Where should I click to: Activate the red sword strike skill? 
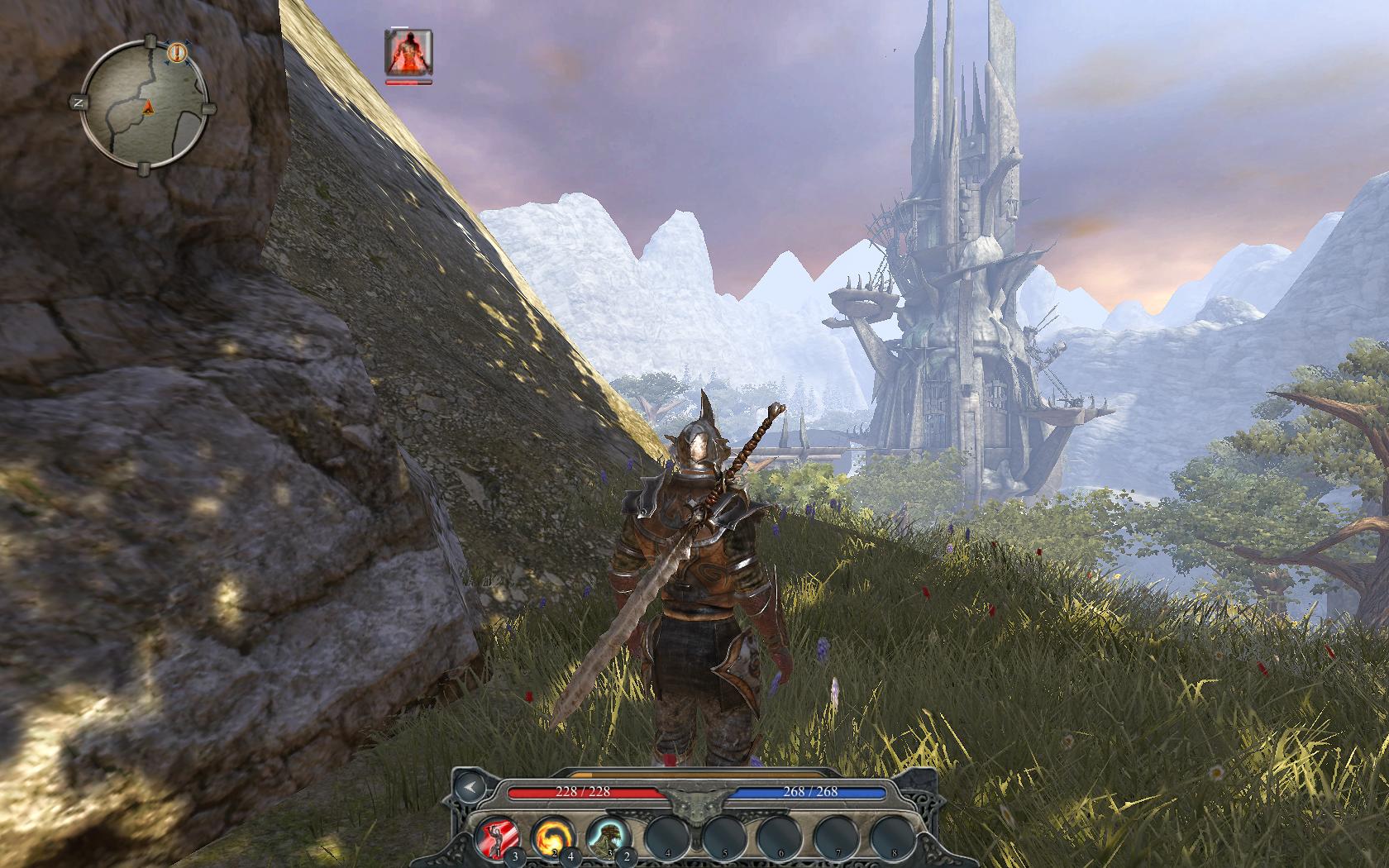(498, 837)
